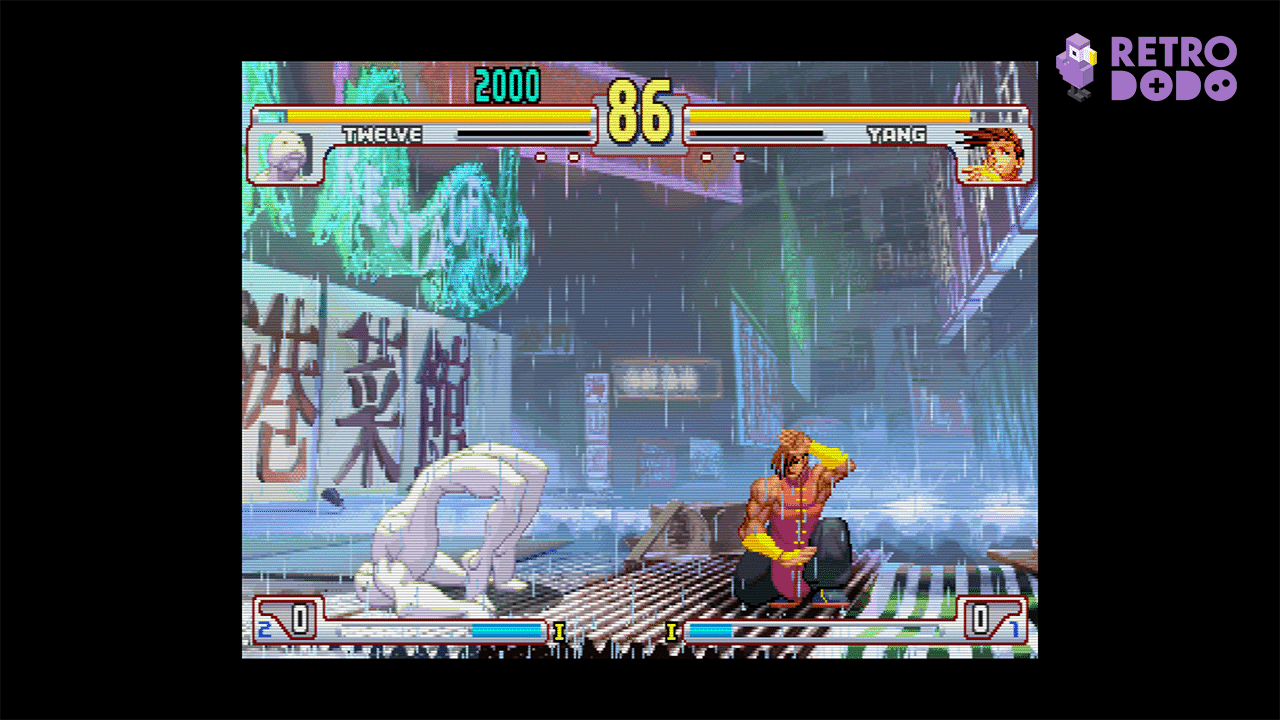
Task: Click the I stock indicator on Yang's super gauge
Action: click(x=671, y=631)
